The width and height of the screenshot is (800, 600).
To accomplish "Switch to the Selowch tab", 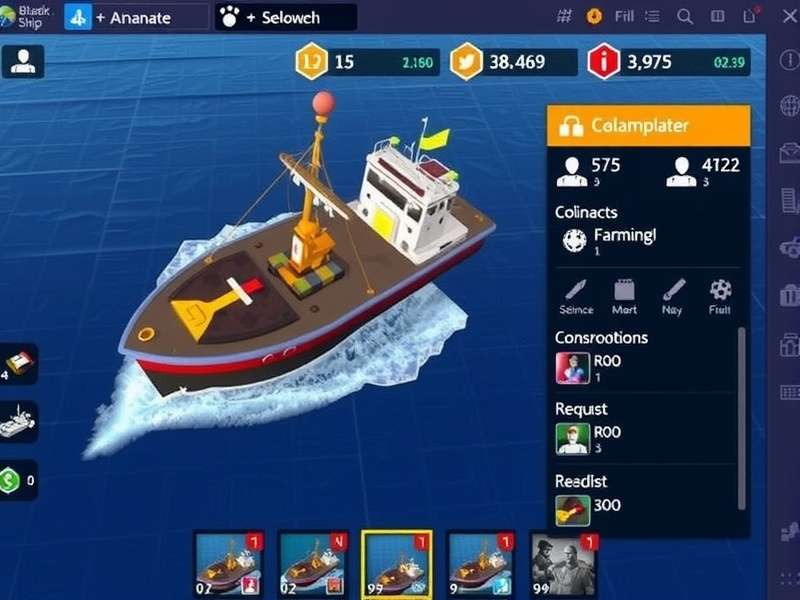I will [x=285, y=17].
